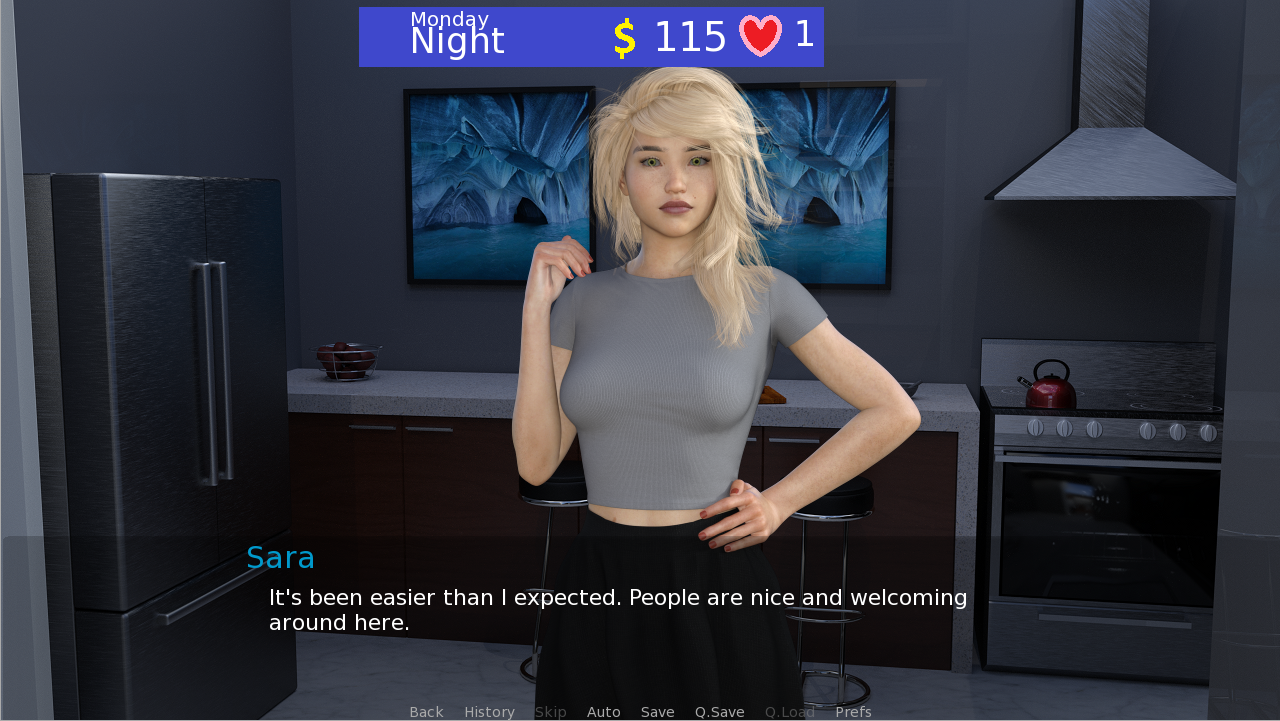The width and height of the screenshot is (1280, 721).
Task: Quickload using Q.Load
Action: click(789, 712)
